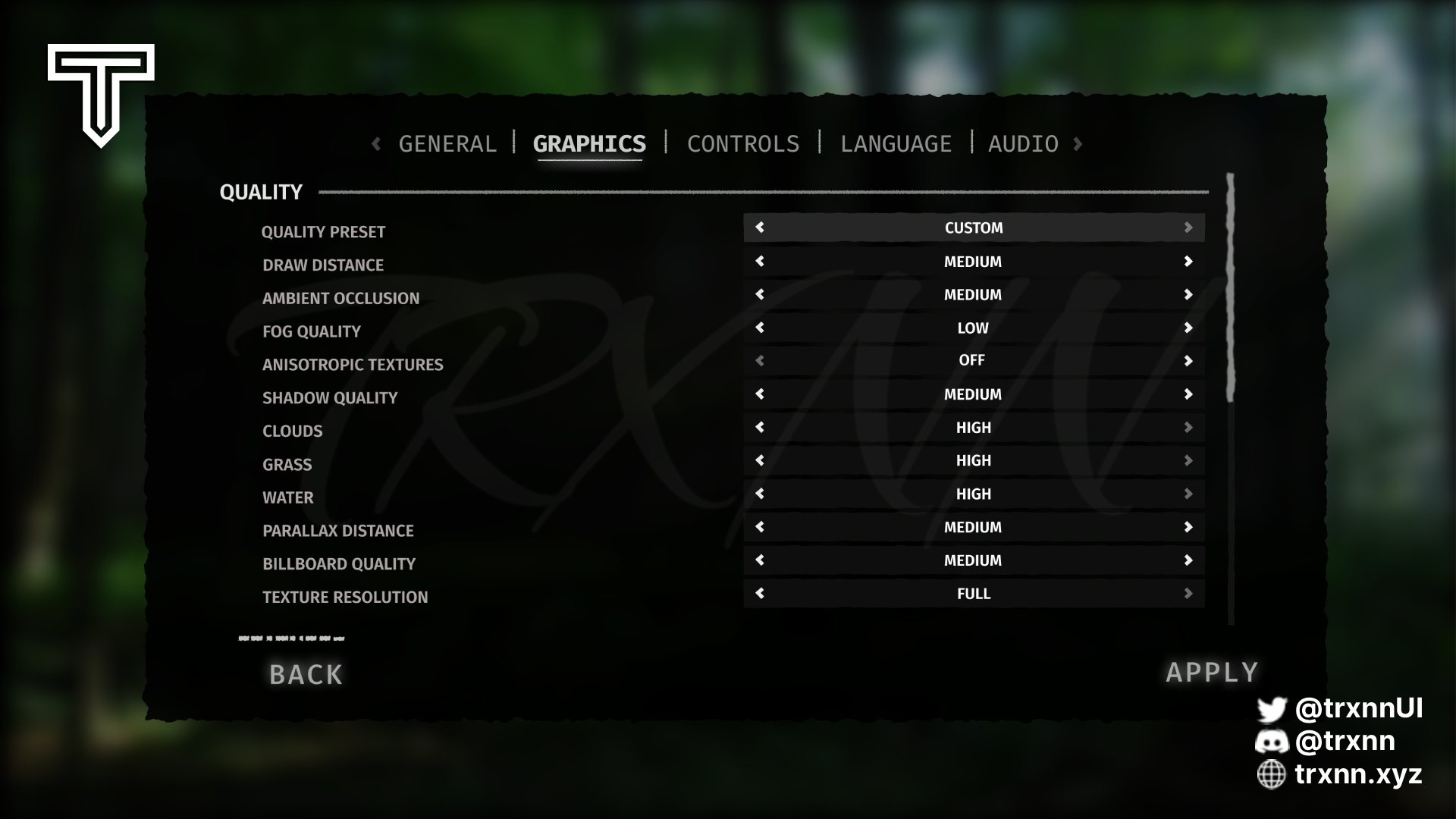Decrease the Shadow Quality setting
Image resolution: width=1456 pixels, height=819 pixels.
click(760, 394)
